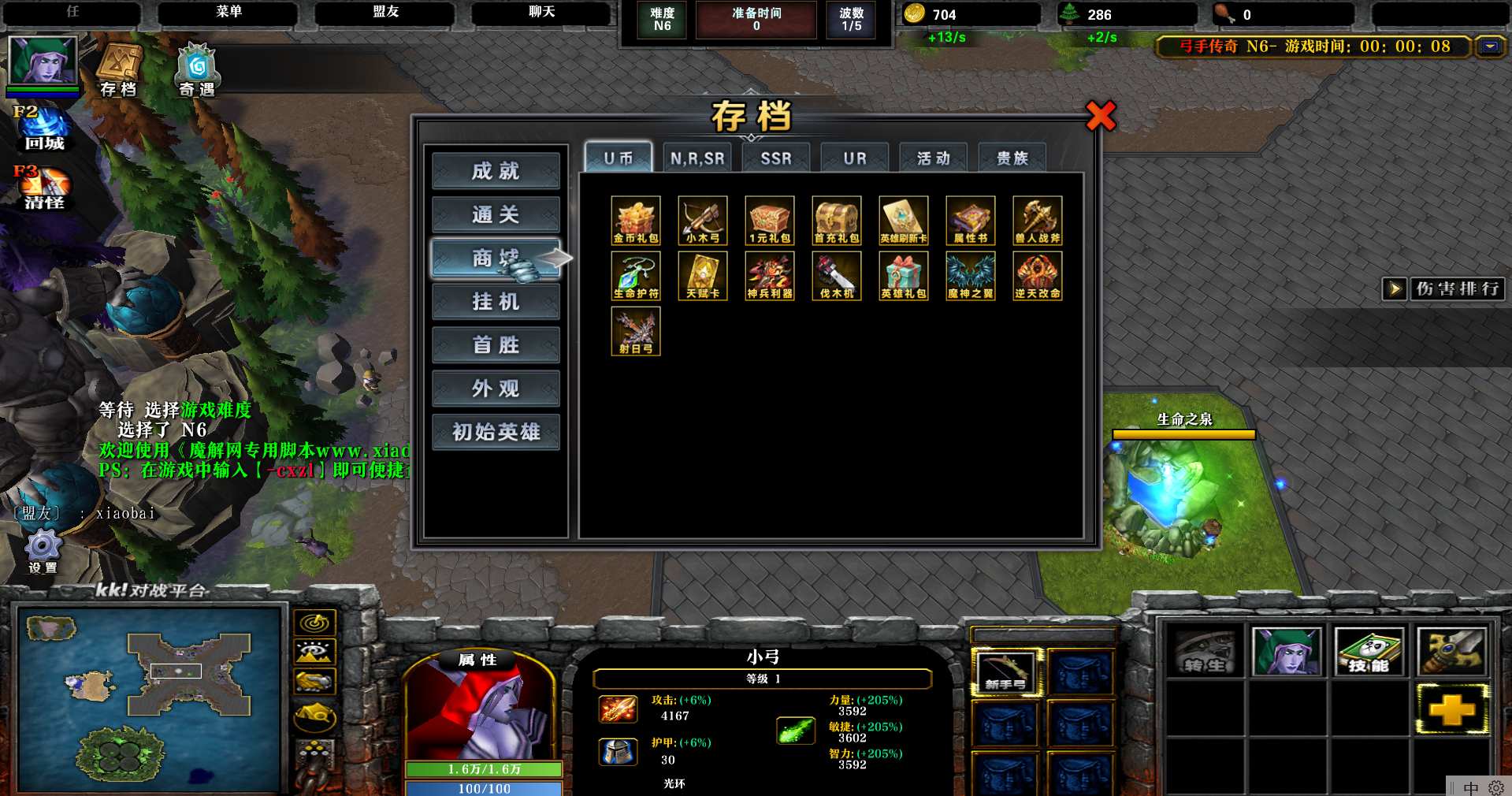Select the 金币礼包 shop item
The width and height of the screenshot is (1512, 796).
pos(636,220)
